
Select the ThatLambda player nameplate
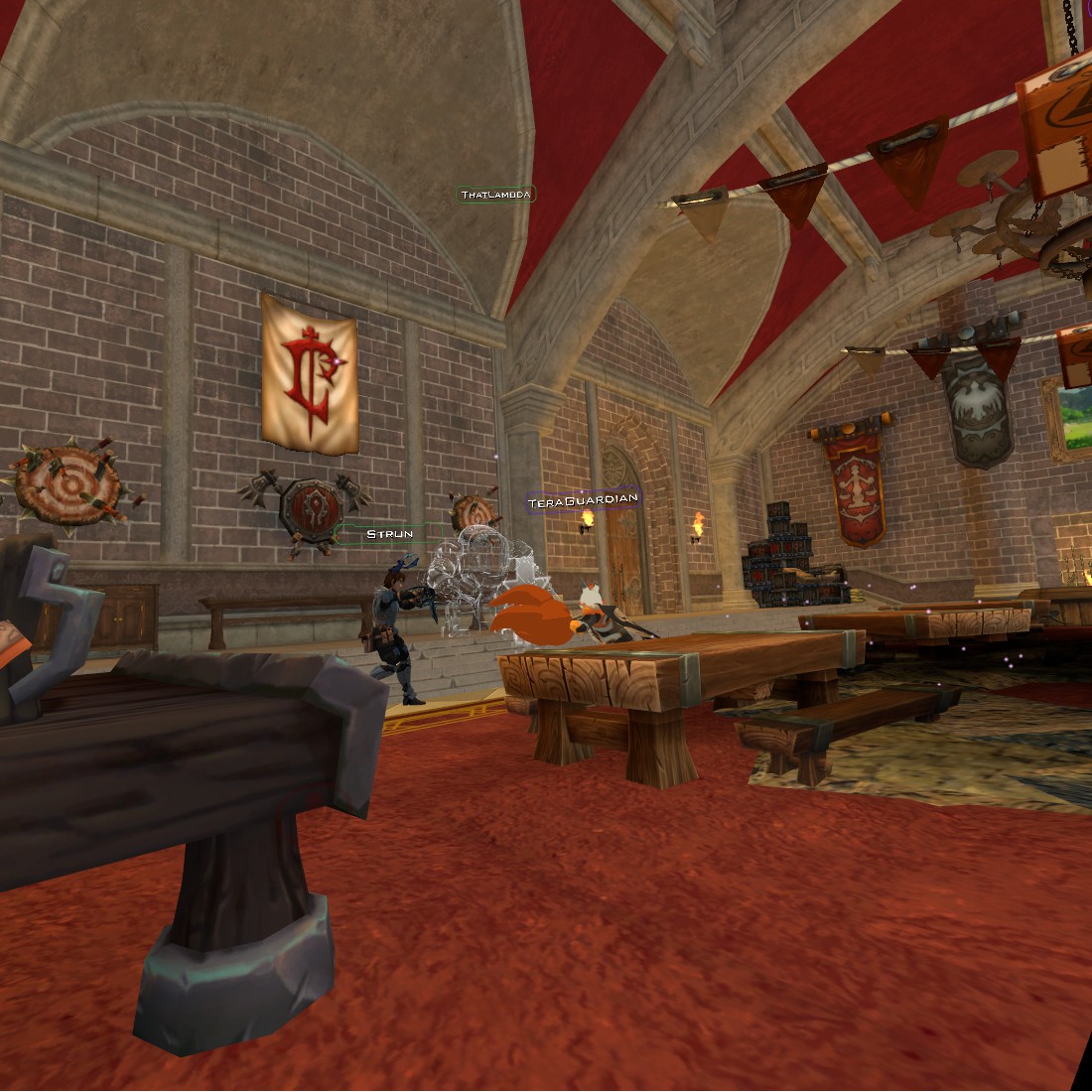coord(496,195)
